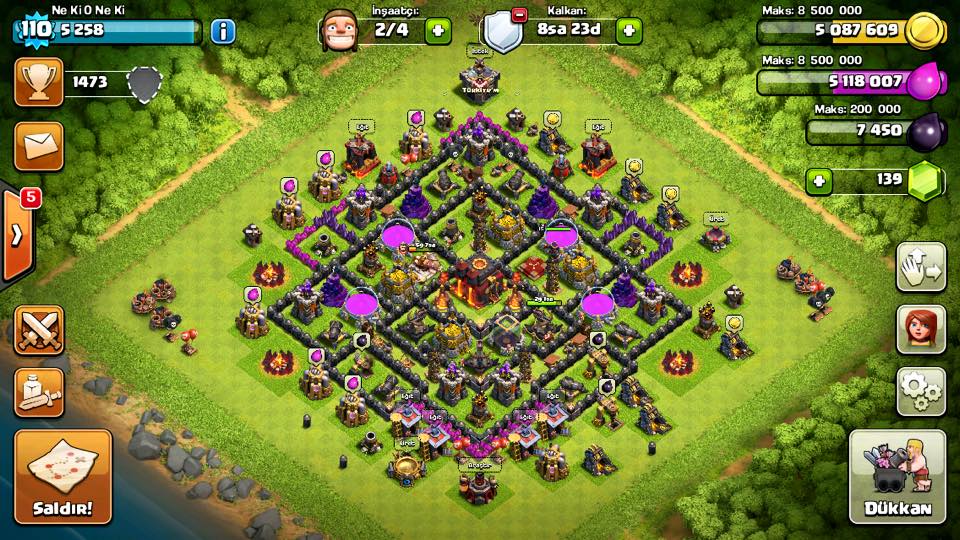Open the Dükkan shop
The image size is (960, 540).
point(897,476)
